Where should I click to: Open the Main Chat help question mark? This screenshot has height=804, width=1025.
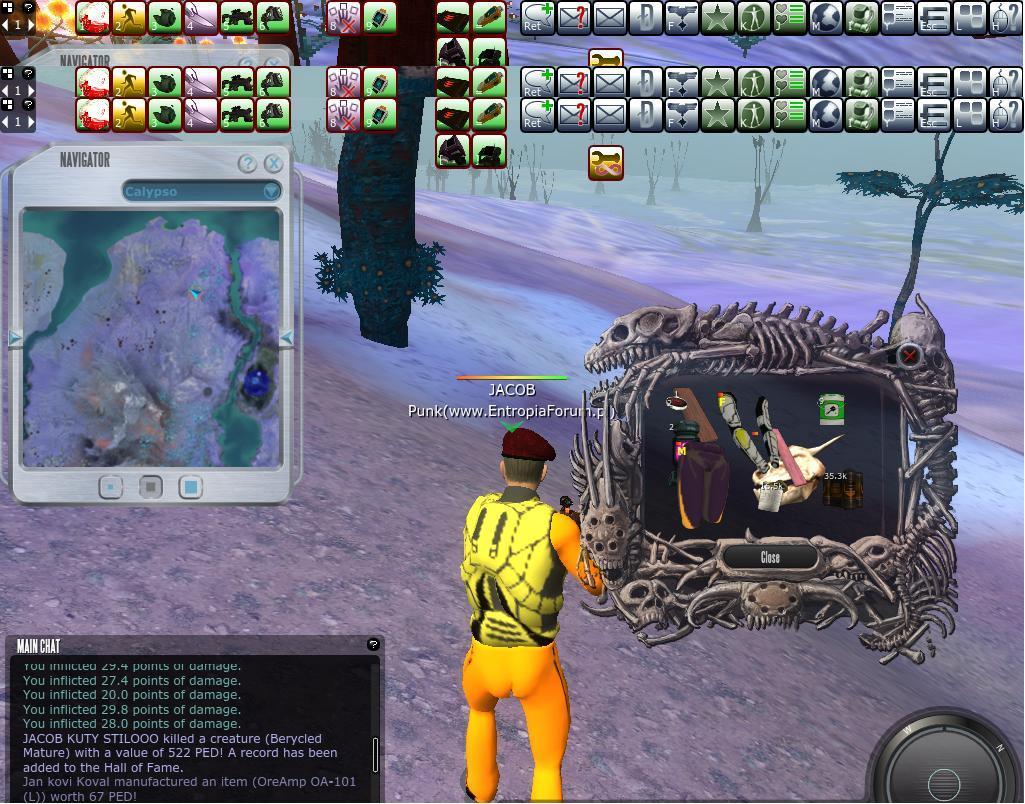tap(373, 645)
